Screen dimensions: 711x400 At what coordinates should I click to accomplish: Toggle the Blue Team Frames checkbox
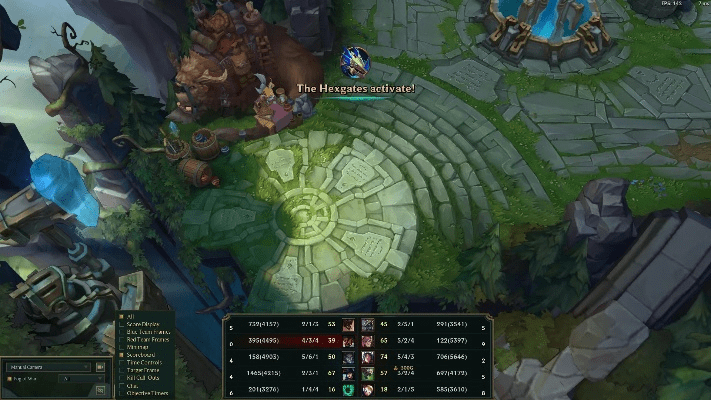click(121, 331)
